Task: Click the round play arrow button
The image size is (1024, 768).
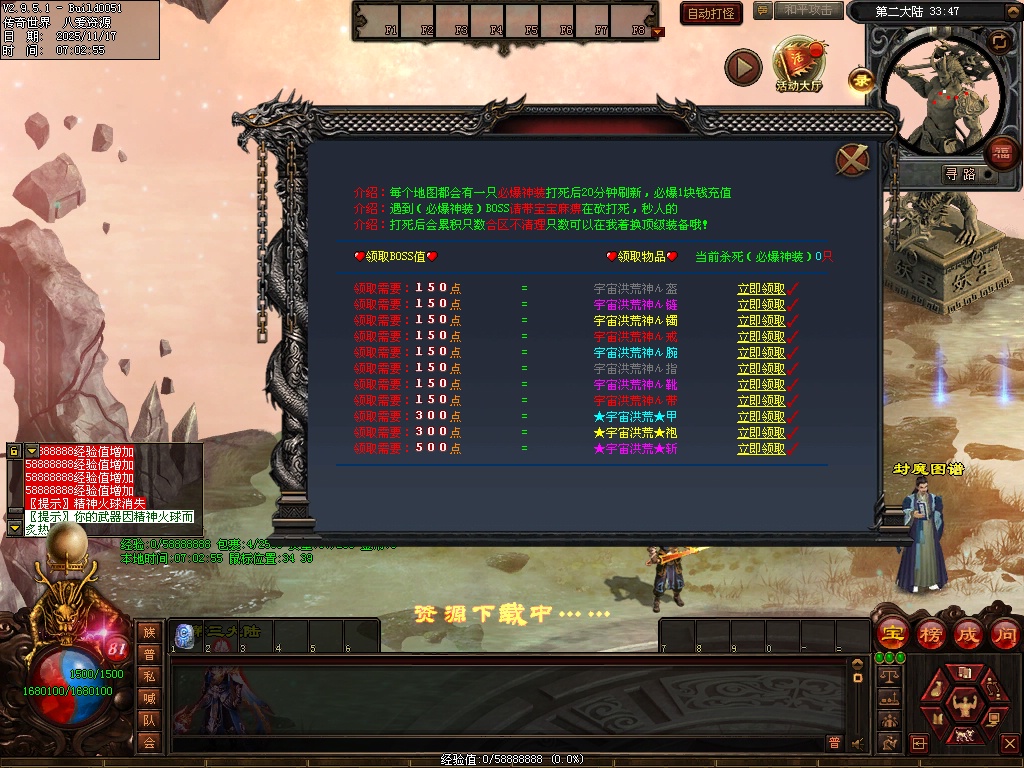Action: pos(743,67)
